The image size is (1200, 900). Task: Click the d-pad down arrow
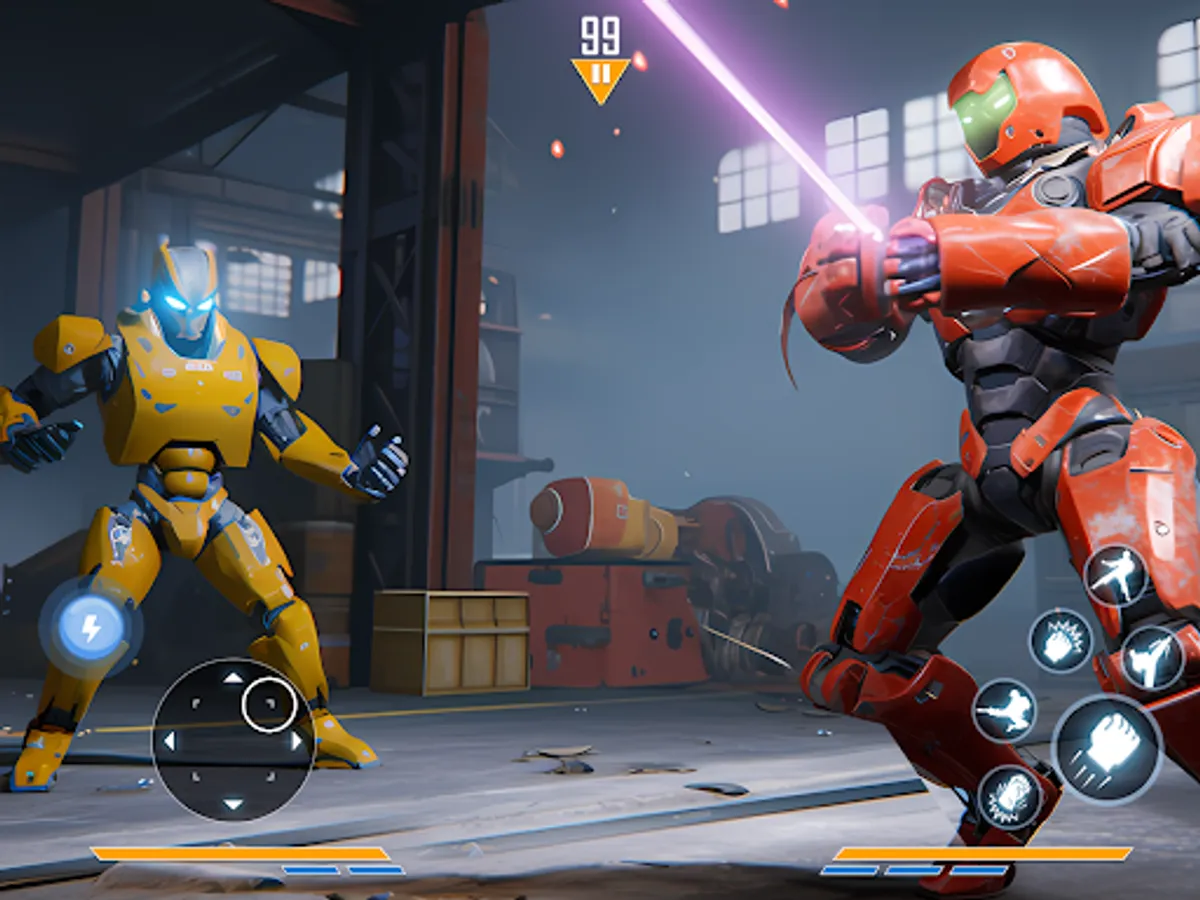pyautogui.click(x=232, y=804)
